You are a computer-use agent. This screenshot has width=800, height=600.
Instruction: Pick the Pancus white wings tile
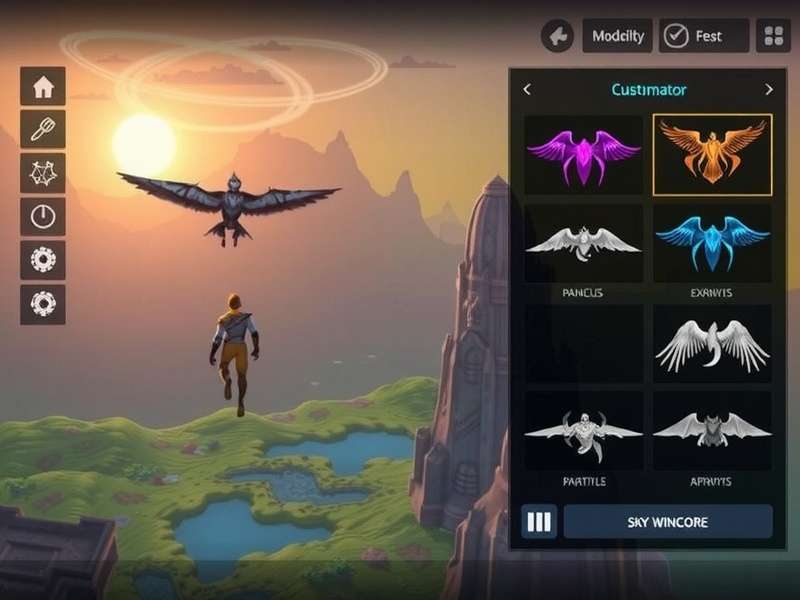point(584,243)
